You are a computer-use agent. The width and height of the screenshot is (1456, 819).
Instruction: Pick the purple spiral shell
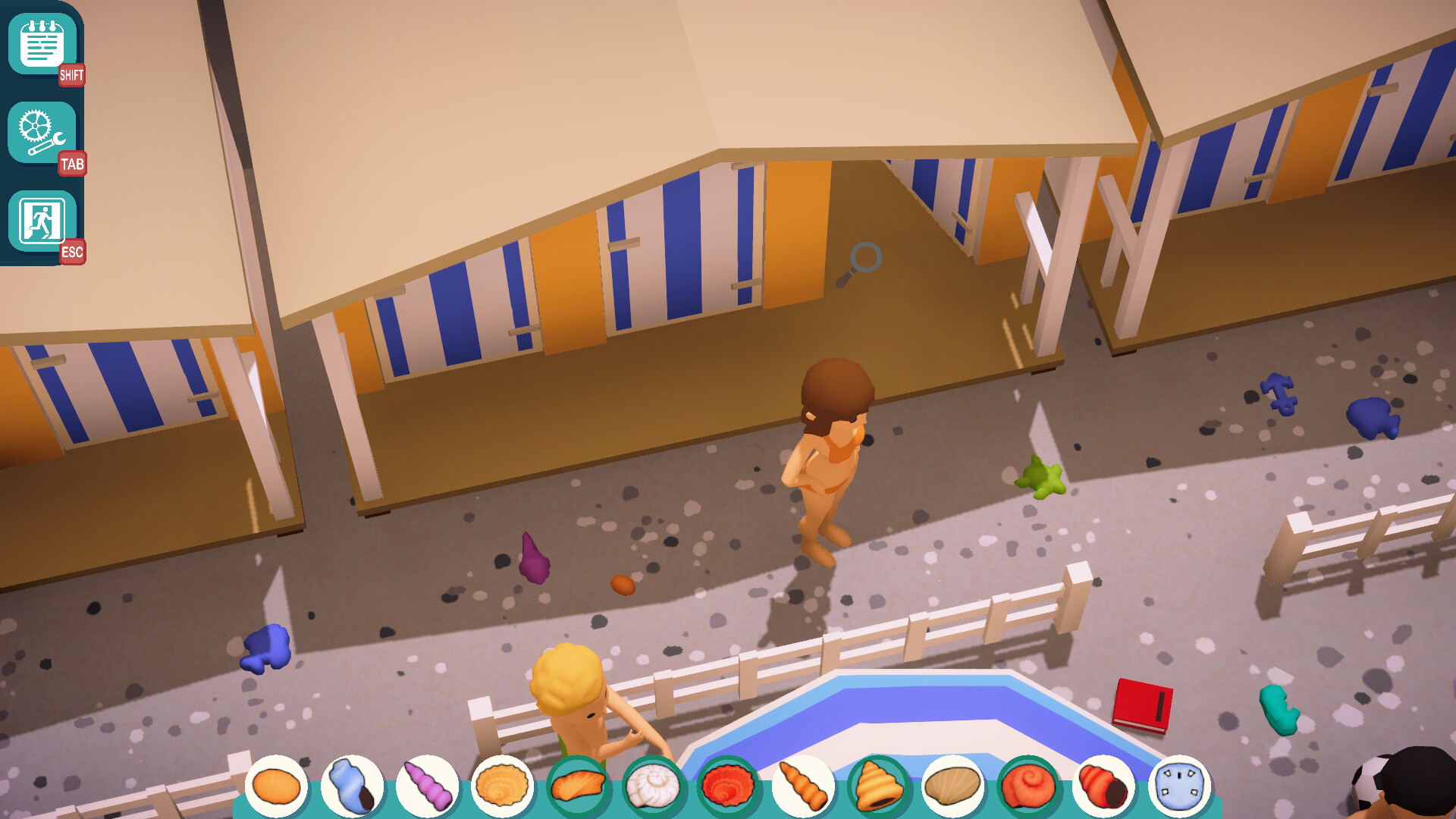[427, 786]
